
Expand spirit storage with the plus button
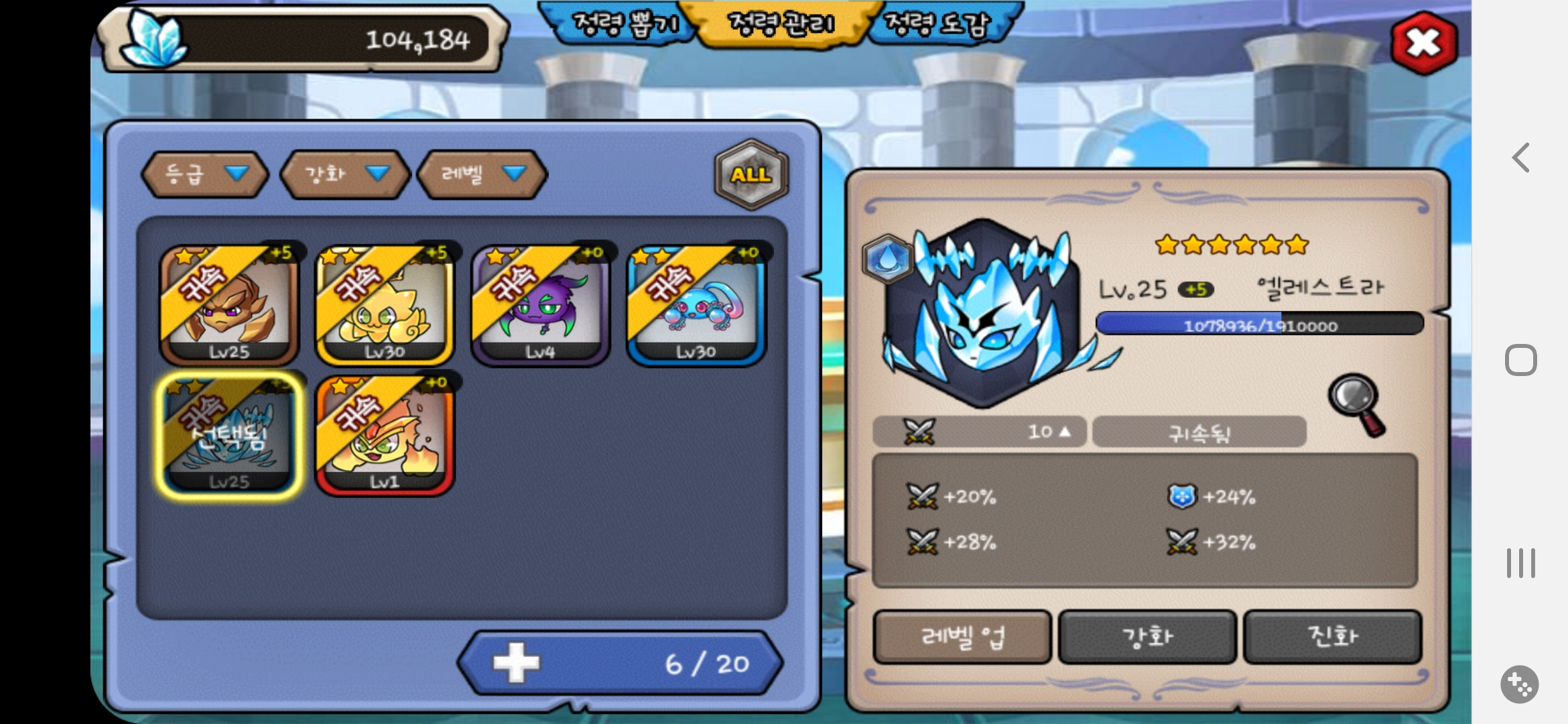click(516, 663)
